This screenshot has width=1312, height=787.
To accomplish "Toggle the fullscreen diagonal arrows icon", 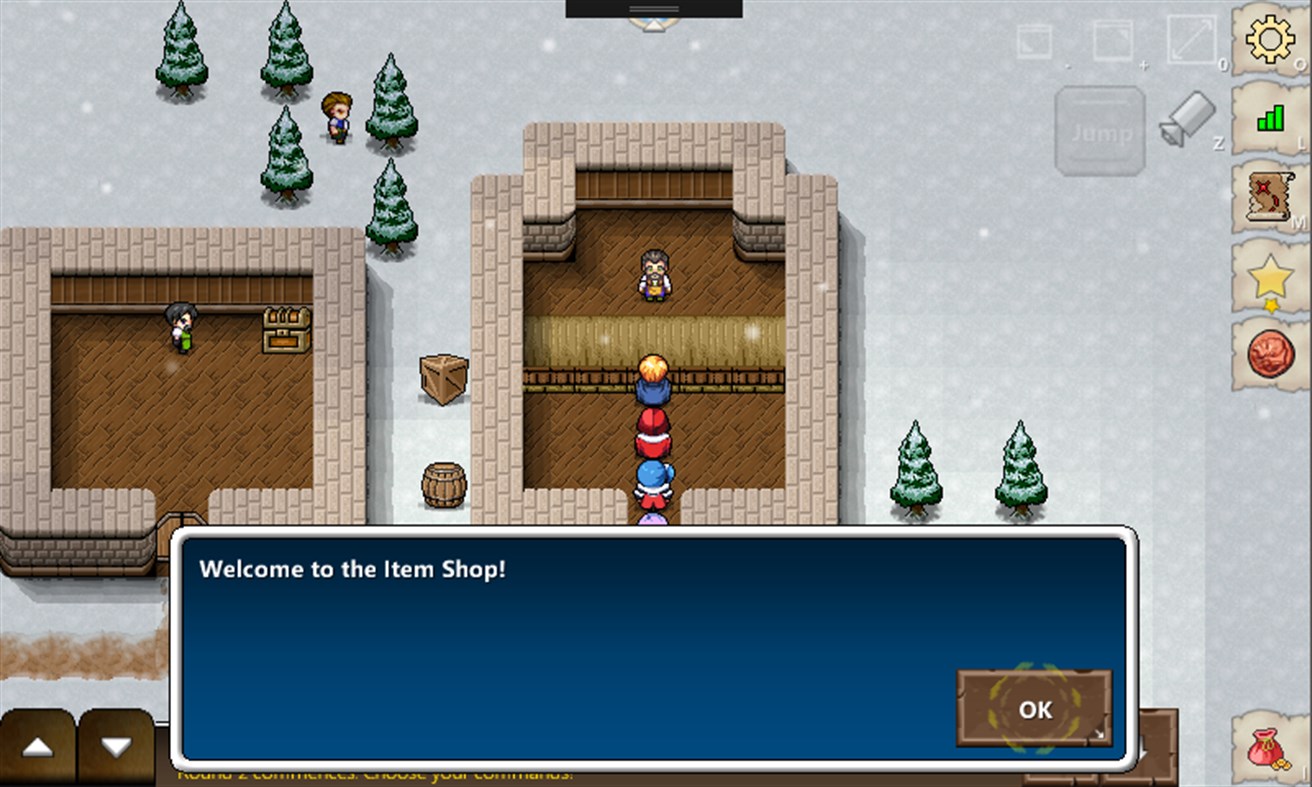I will coord(1191,40).
